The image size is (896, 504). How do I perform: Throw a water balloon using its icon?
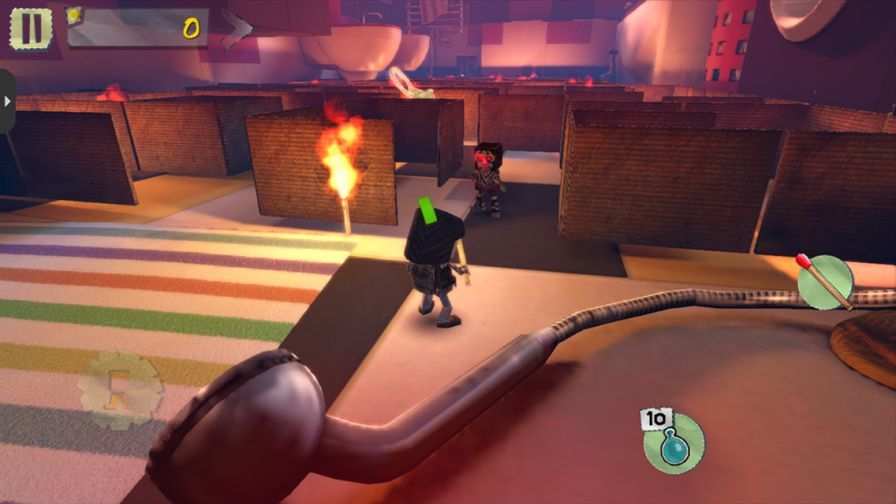pyautogui.click(x=674, y=441)
